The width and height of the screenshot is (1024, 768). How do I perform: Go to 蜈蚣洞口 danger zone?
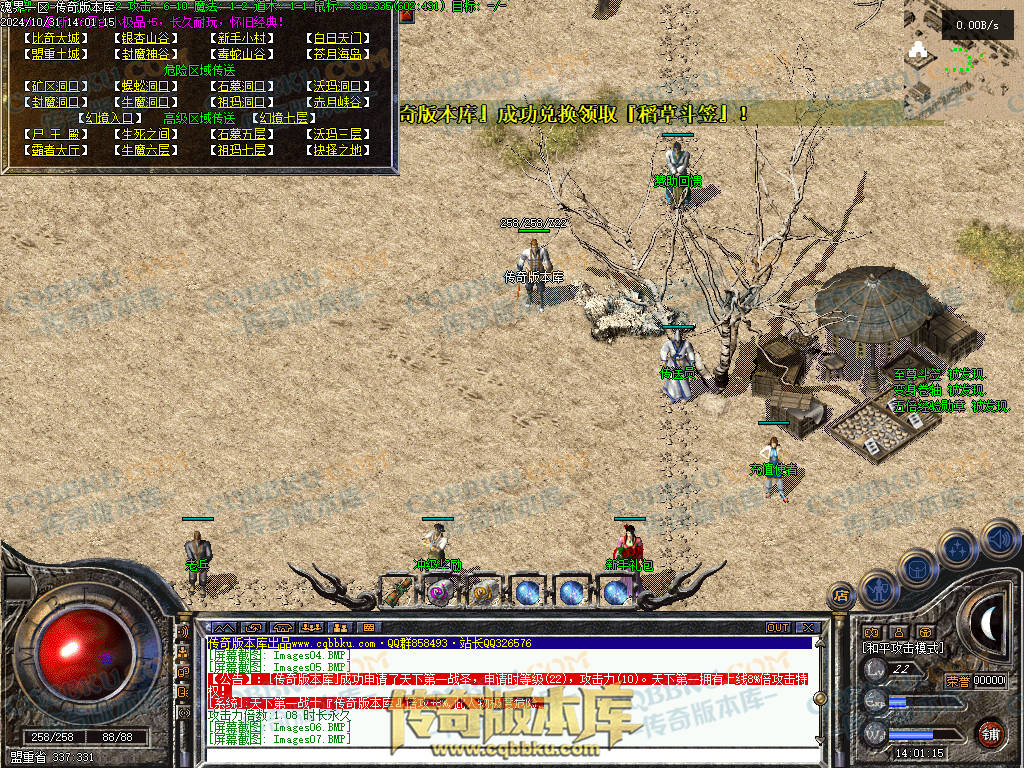pyautogui.click(x=145, y=86)
